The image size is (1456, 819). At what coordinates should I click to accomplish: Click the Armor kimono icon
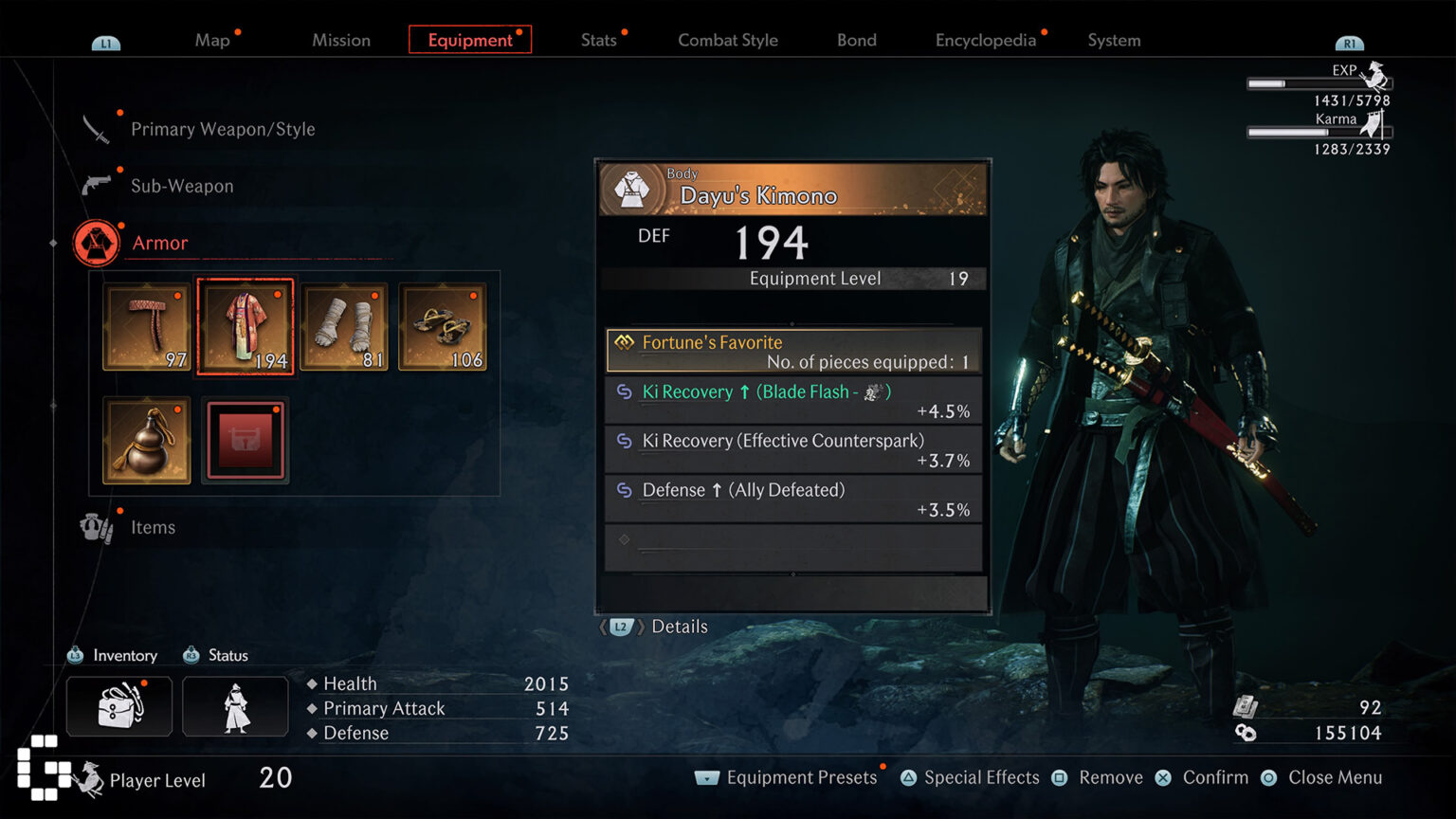(x=95, y=243)
